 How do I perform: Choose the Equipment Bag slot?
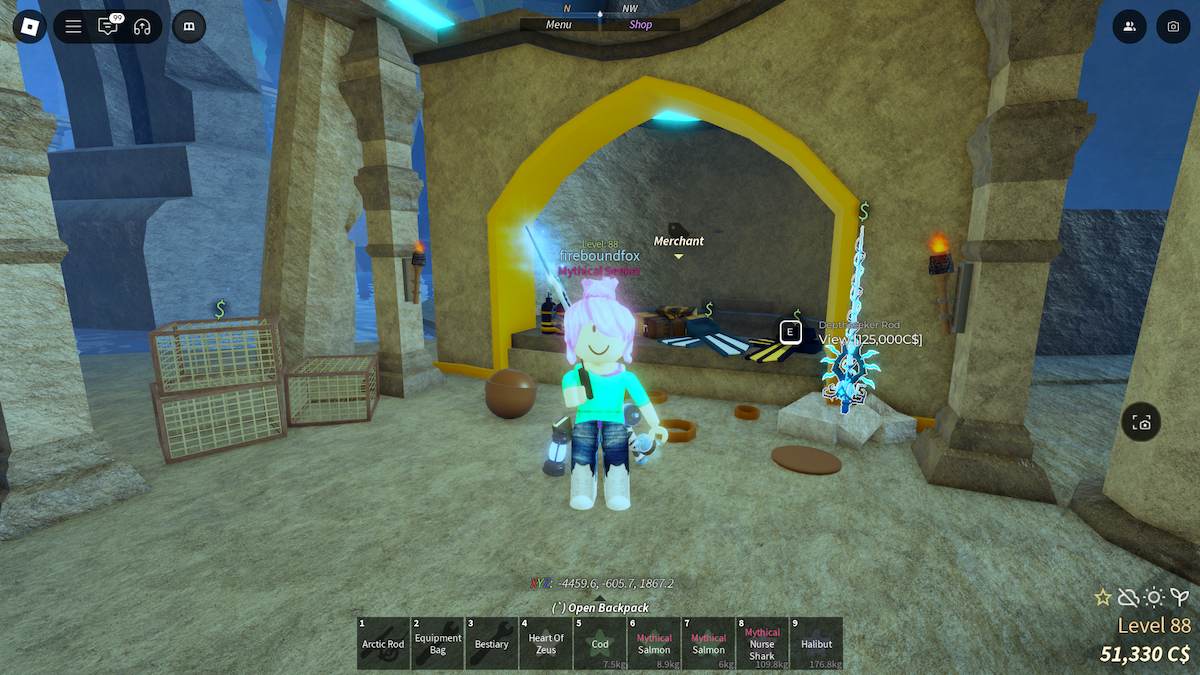[438, 643]
